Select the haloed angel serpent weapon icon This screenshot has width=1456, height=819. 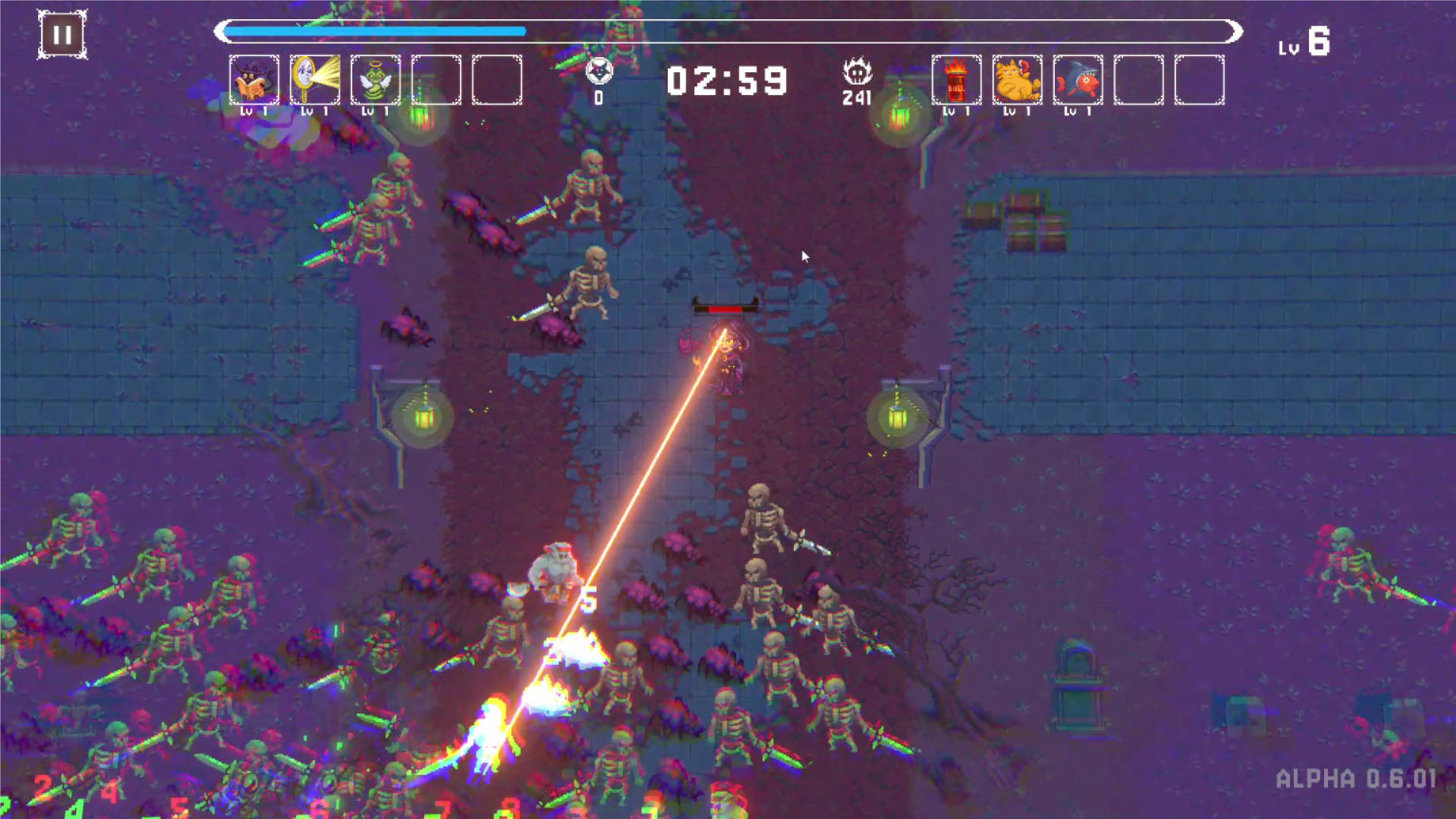click(x=375, y=81)
